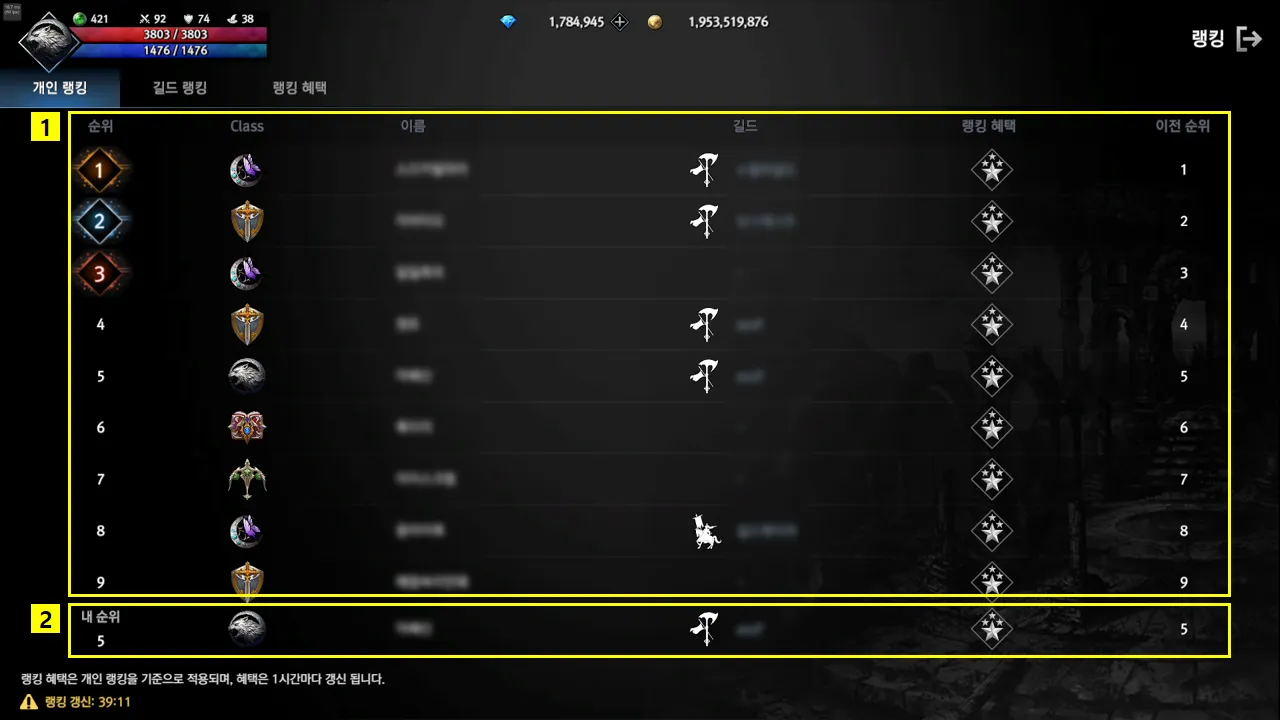Click the rank 6 winged gem class icon
The height and width of the screenshot is (720, 1280).
(247, 428)
